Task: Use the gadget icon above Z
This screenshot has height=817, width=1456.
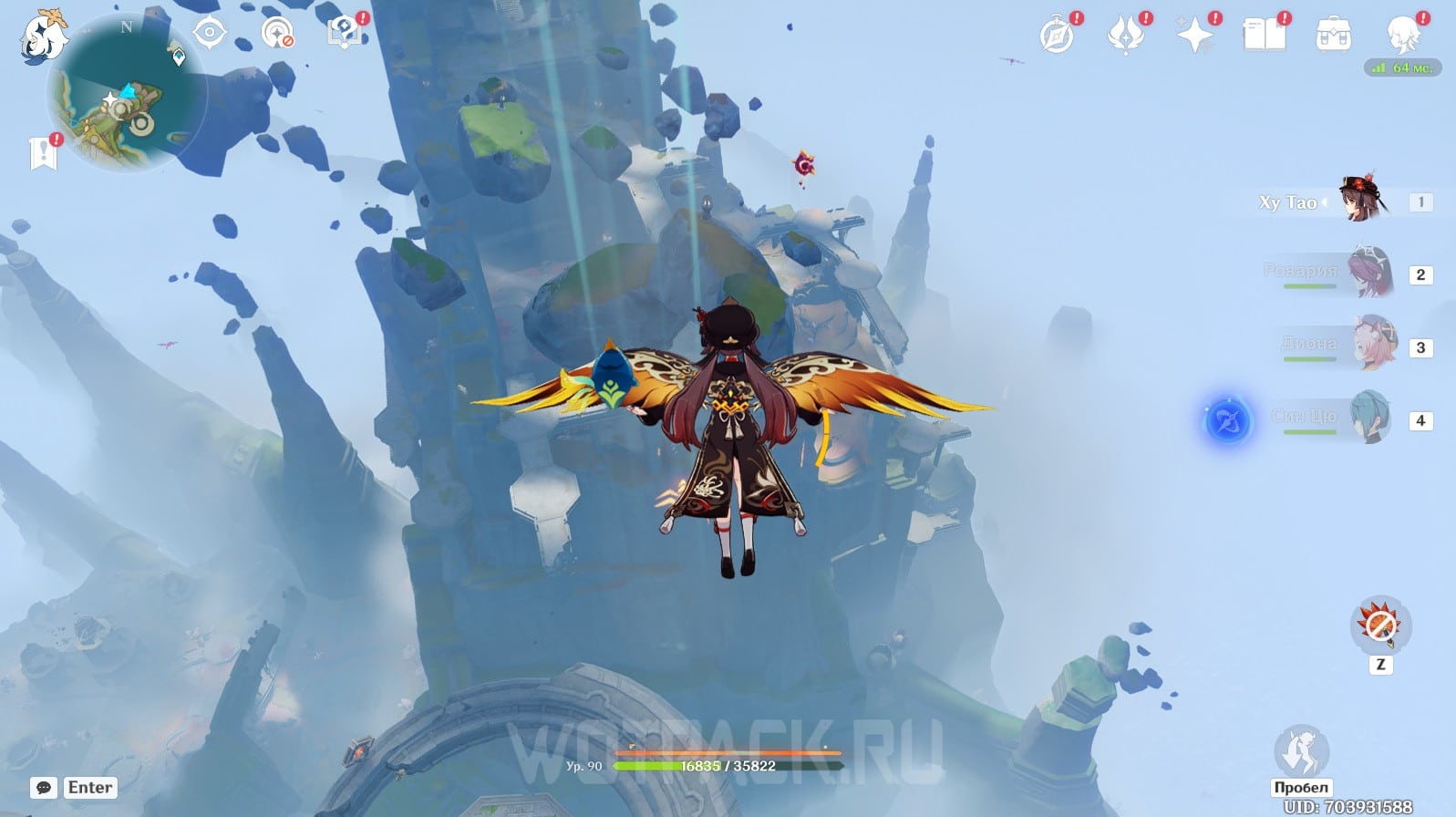Action: tap(1380, 626)
